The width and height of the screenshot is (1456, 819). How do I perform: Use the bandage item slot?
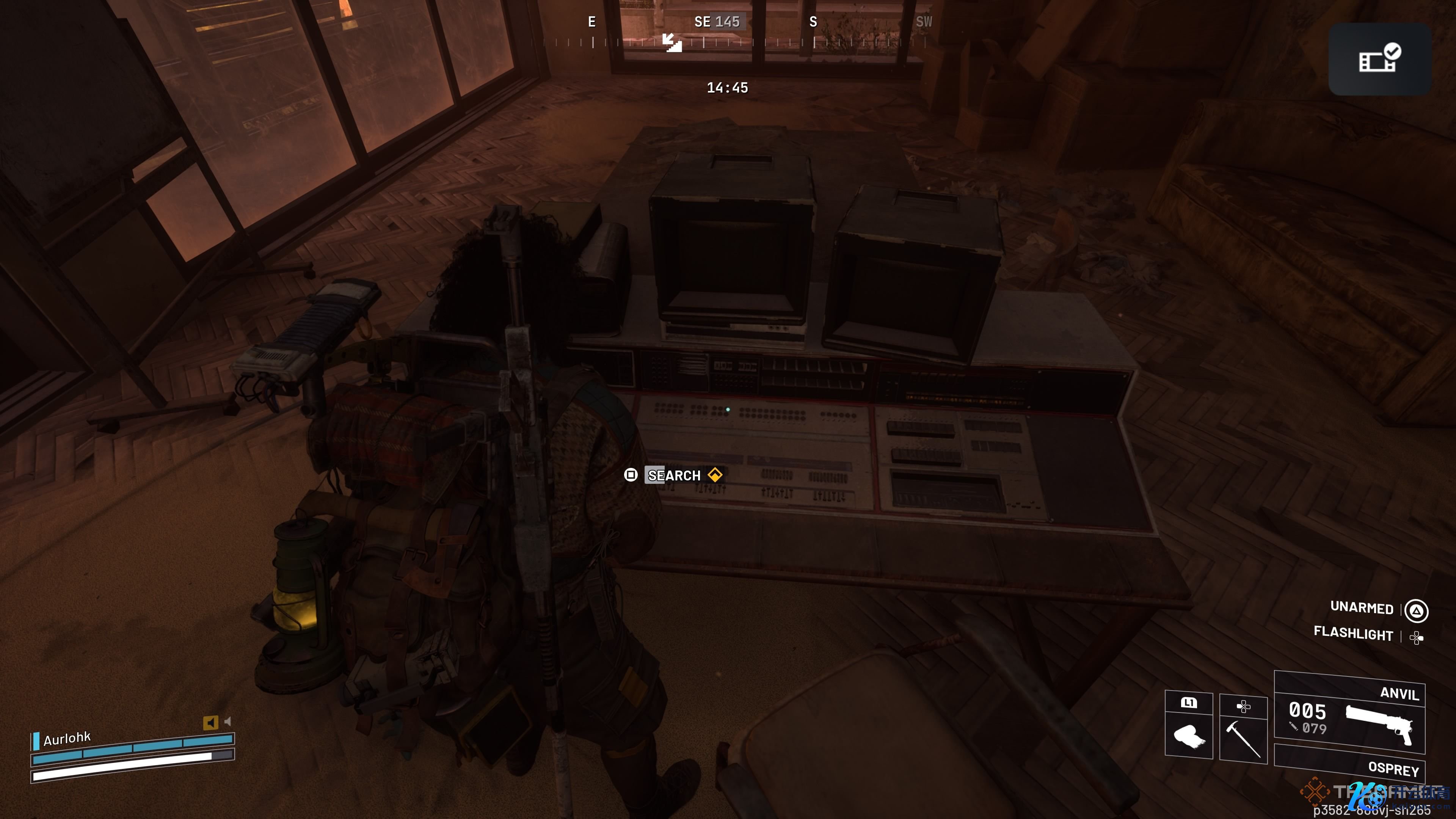click(x=1188, y=735)
